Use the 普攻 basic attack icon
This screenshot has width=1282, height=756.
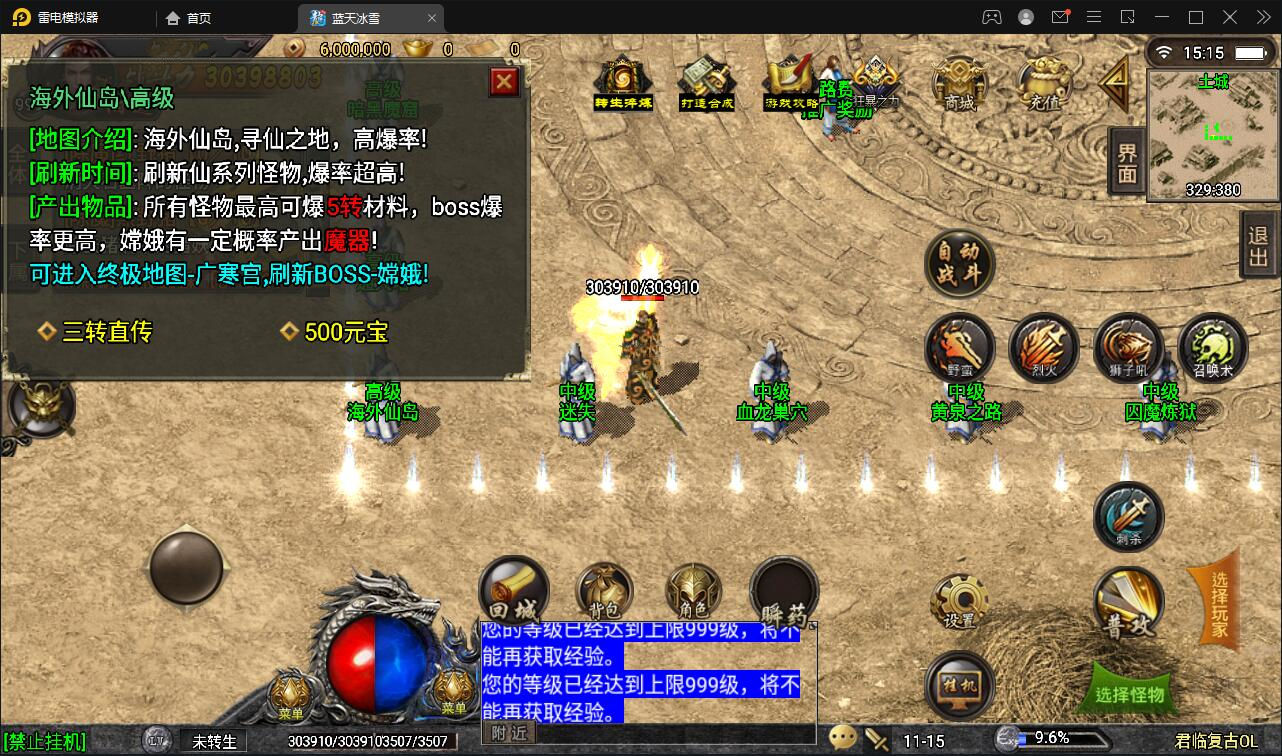tap(1128, 603)
